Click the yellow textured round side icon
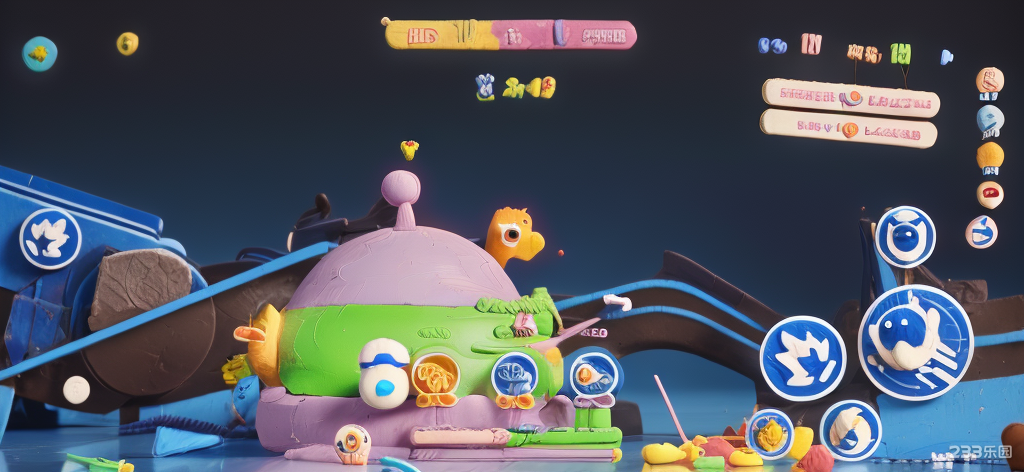The height and width of the screenshot is (472, 1024). (x=989, y=156)
